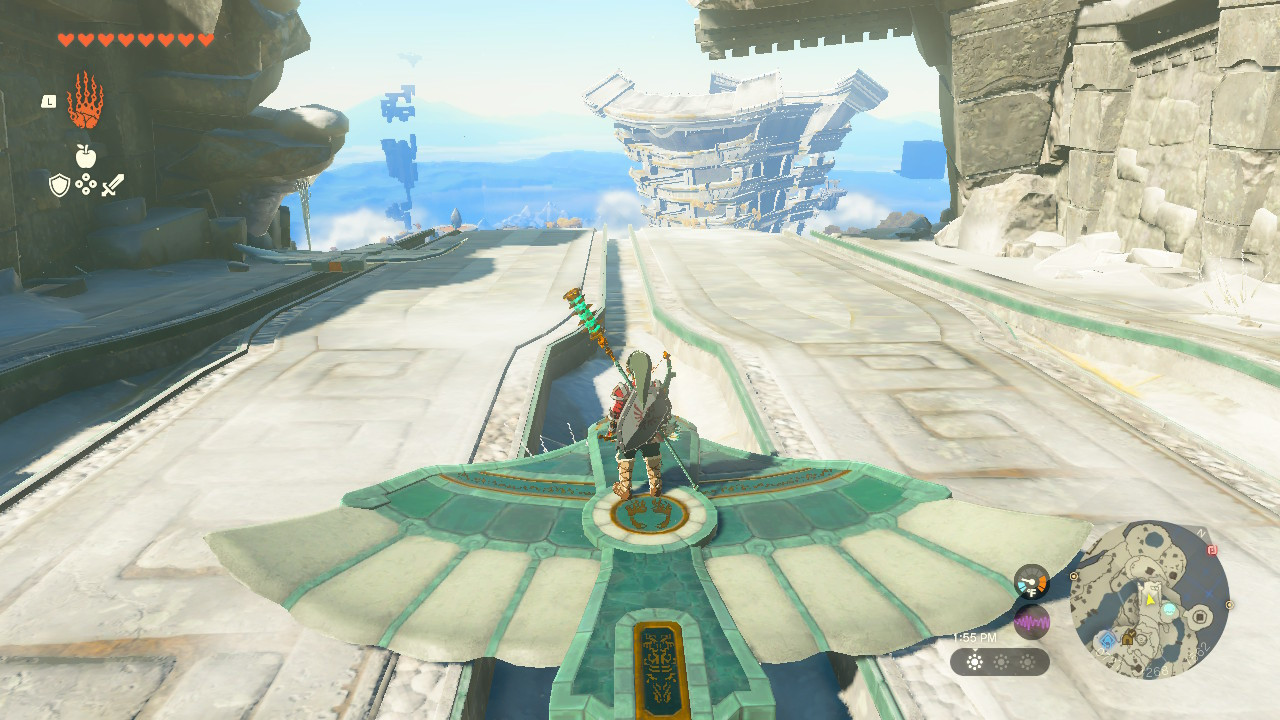
Task: Open the circular minimap
Action: pos(1149,600)
